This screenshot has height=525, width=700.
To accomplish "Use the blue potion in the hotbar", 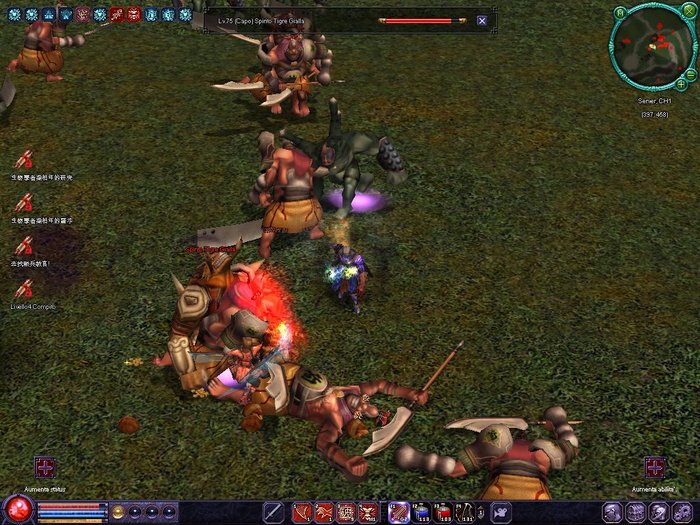I will [x=421, y=513].
